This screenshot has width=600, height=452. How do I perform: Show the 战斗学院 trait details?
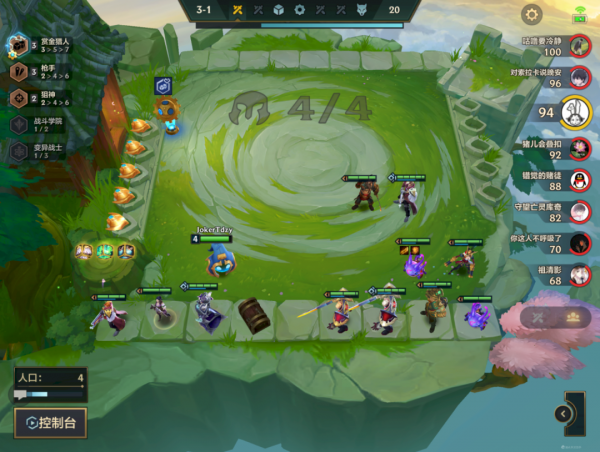coord(40,124)
